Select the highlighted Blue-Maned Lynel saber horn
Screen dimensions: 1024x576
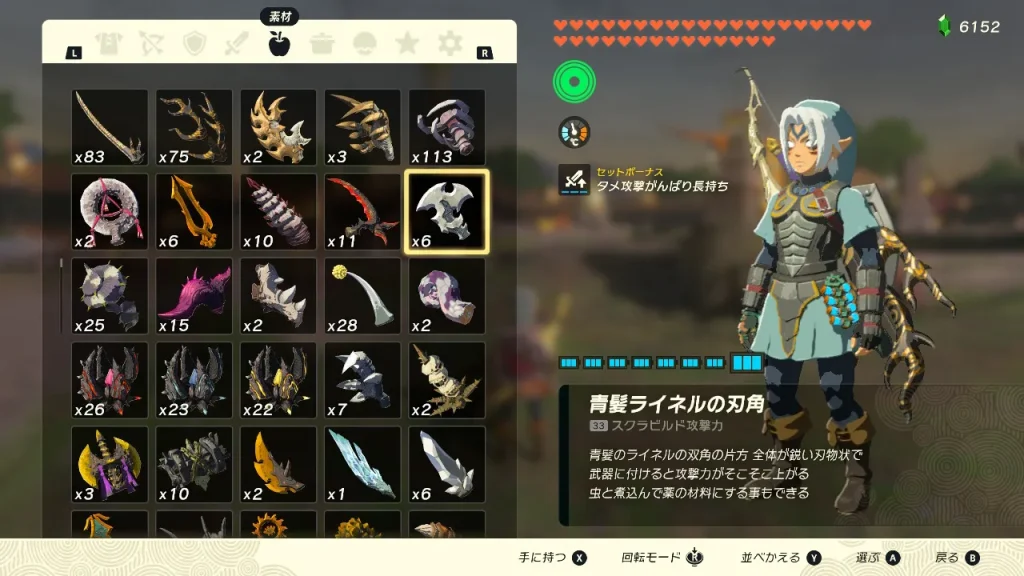click(x=446, y=211)
